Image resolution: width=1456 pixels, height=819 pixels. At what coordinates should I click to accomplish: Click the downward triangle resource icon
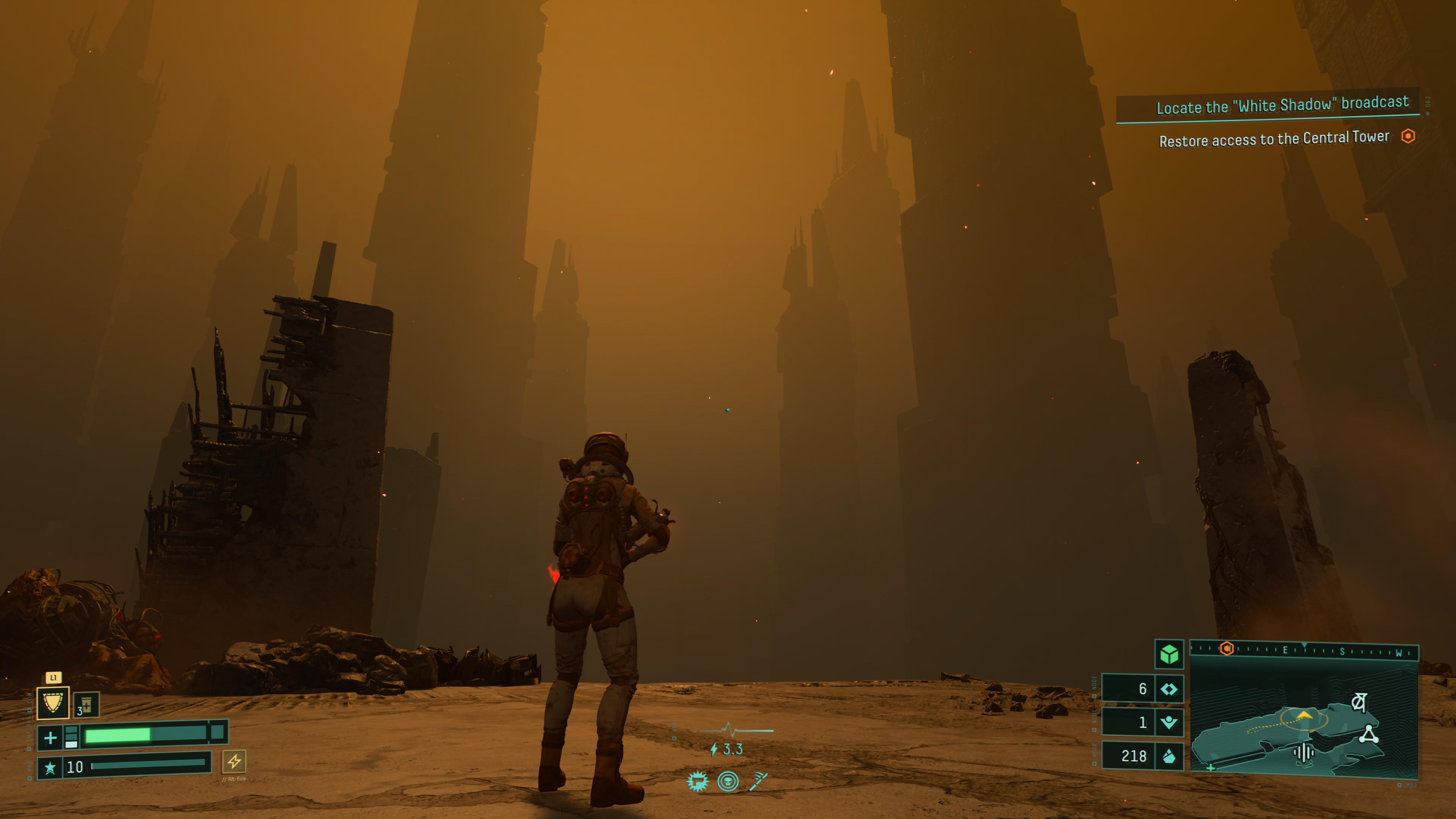[1168, 722]
